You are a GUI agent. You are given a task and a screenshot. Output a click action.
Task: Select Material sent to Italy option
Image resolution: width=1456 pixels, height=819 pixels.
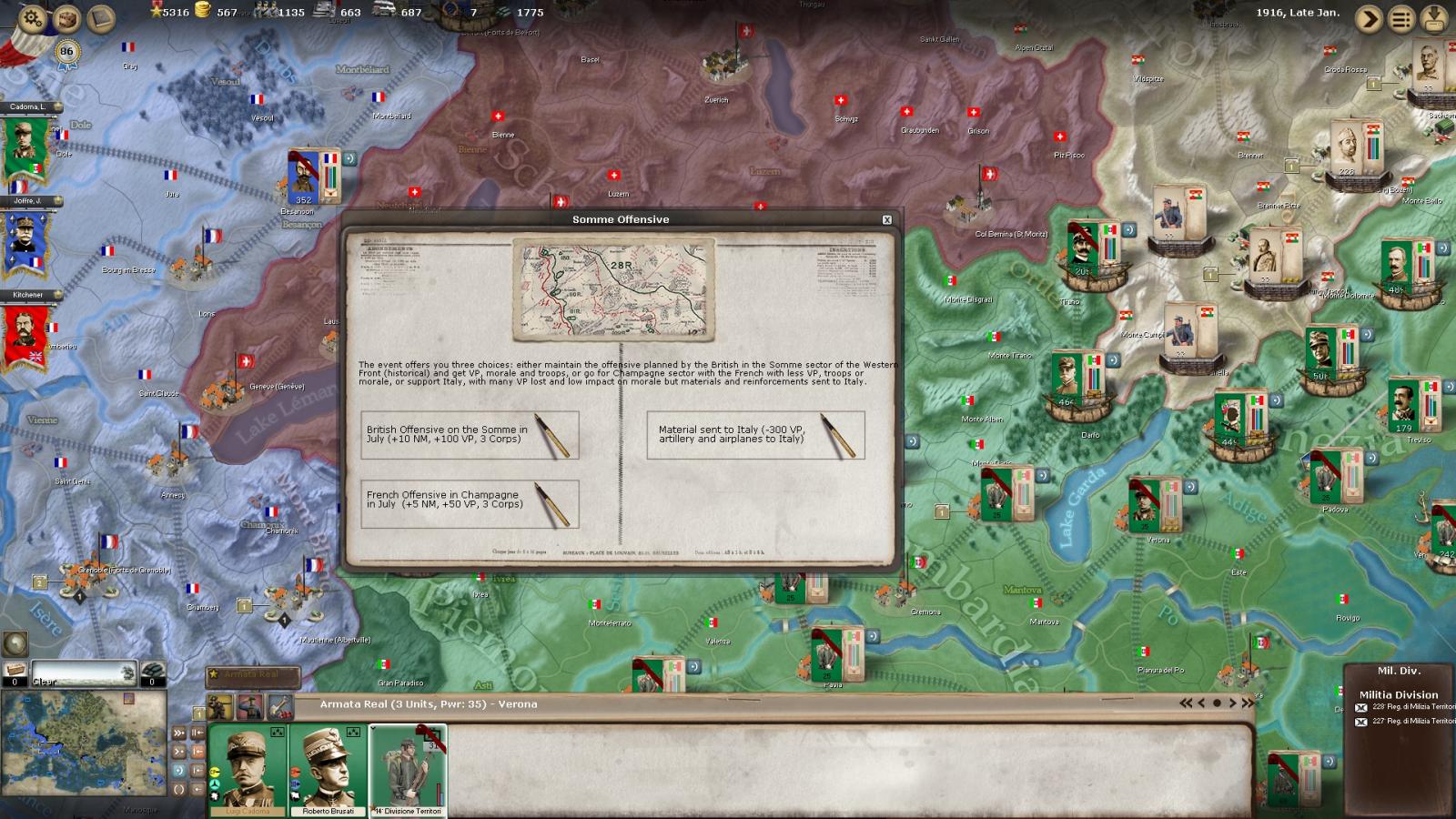coord(755,435)
